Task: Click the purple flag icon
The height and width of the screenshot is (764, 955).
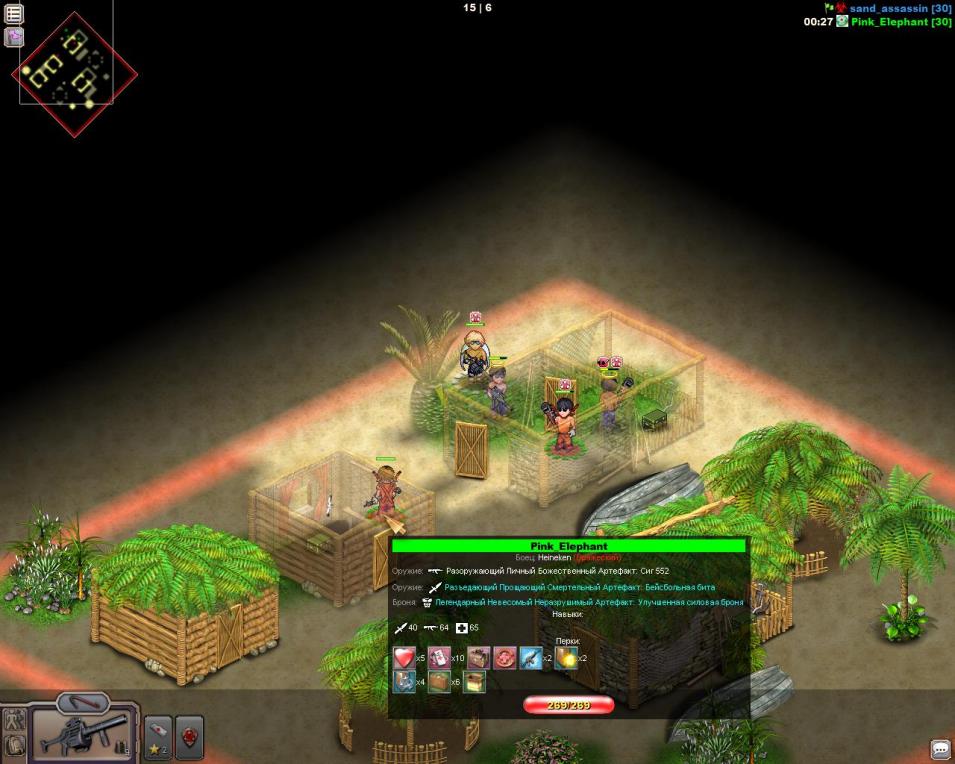Action: [14, 37]
